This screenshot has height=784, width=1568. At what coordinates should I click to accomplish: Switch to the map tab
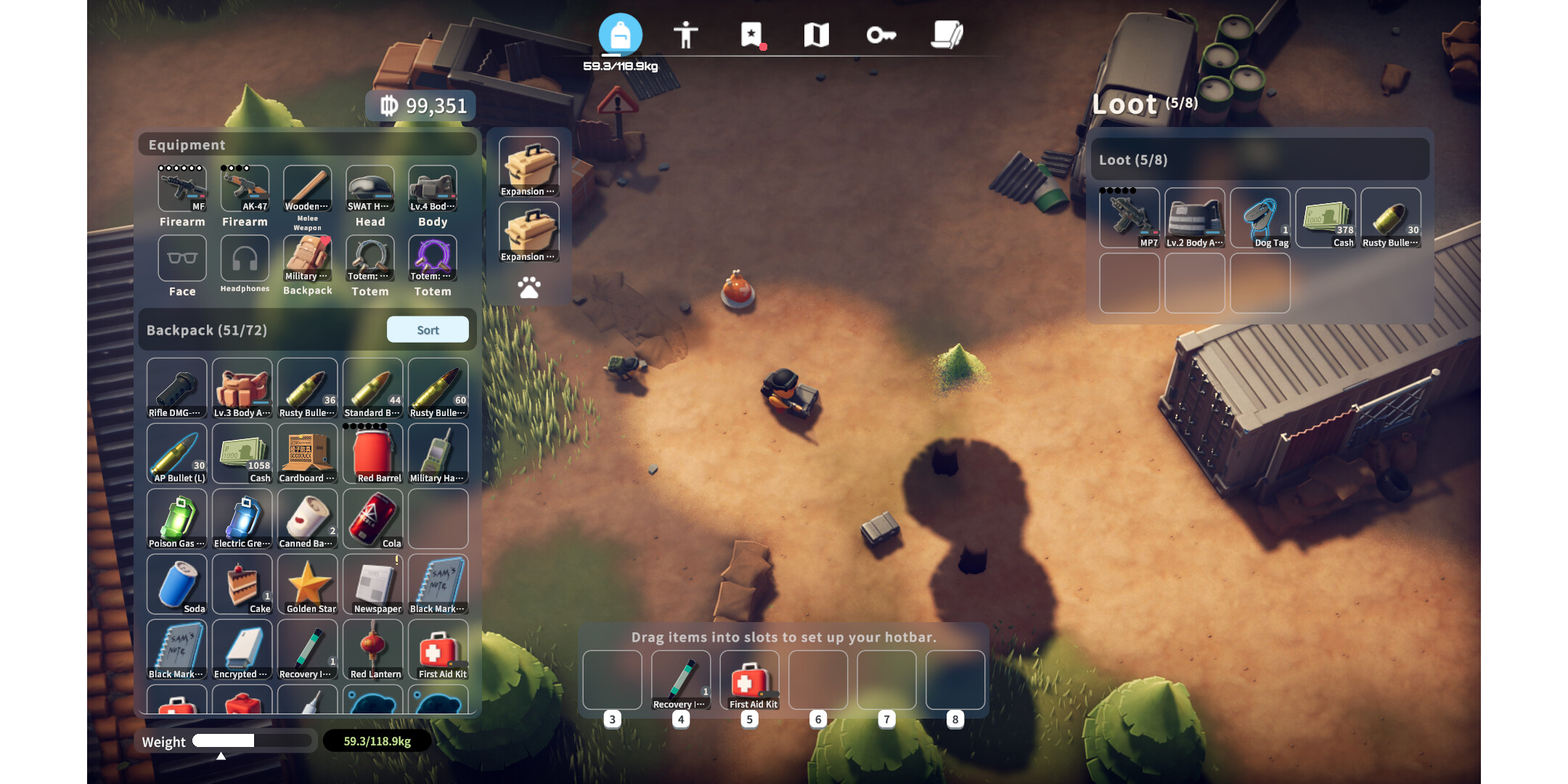[x=816, y=34]
